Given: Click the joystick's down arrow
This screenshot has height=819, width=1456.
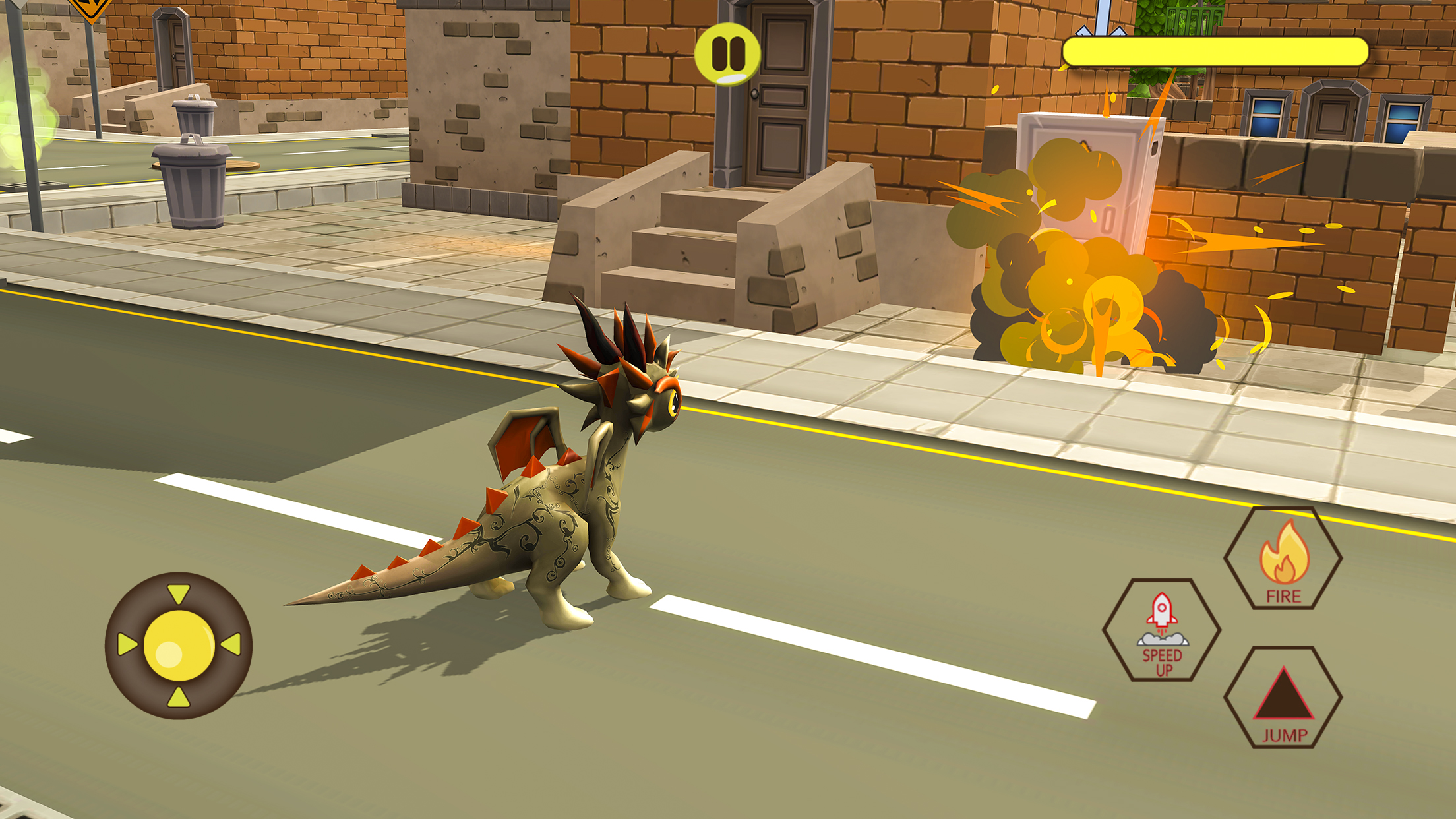Looking at the screenshot, I should pos(178,698).
